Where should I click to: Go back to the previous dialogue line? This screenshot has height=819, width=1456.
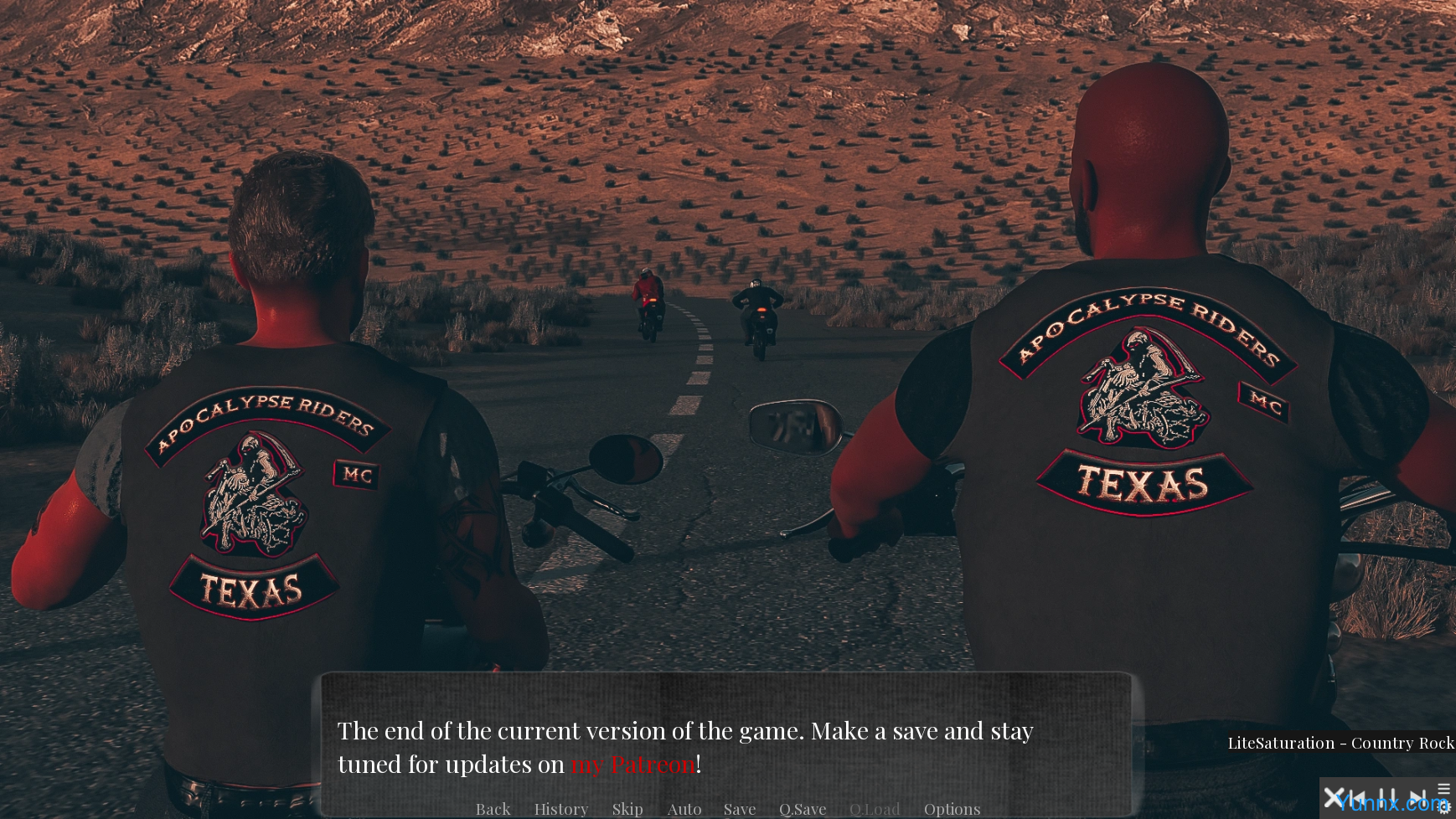tap(493, 809)
